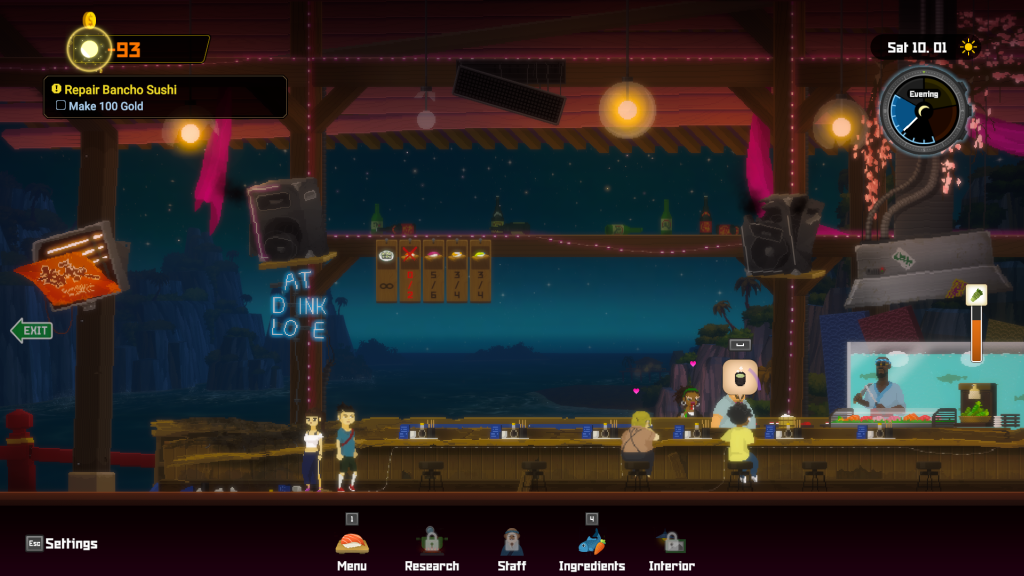
Task: Open the locked Staff option
Action: tap(512, 543)
